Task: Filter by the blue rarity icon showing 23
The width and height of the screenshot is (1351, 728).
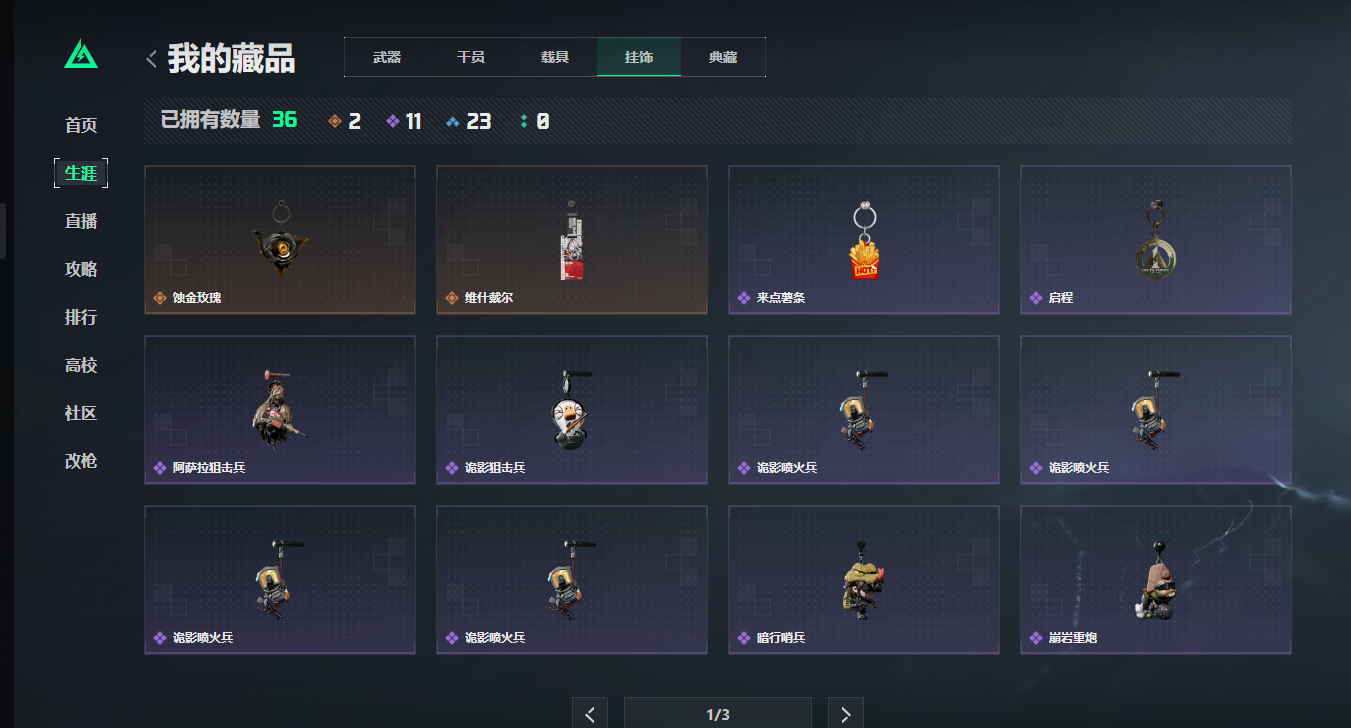Action: coord(467,120)
